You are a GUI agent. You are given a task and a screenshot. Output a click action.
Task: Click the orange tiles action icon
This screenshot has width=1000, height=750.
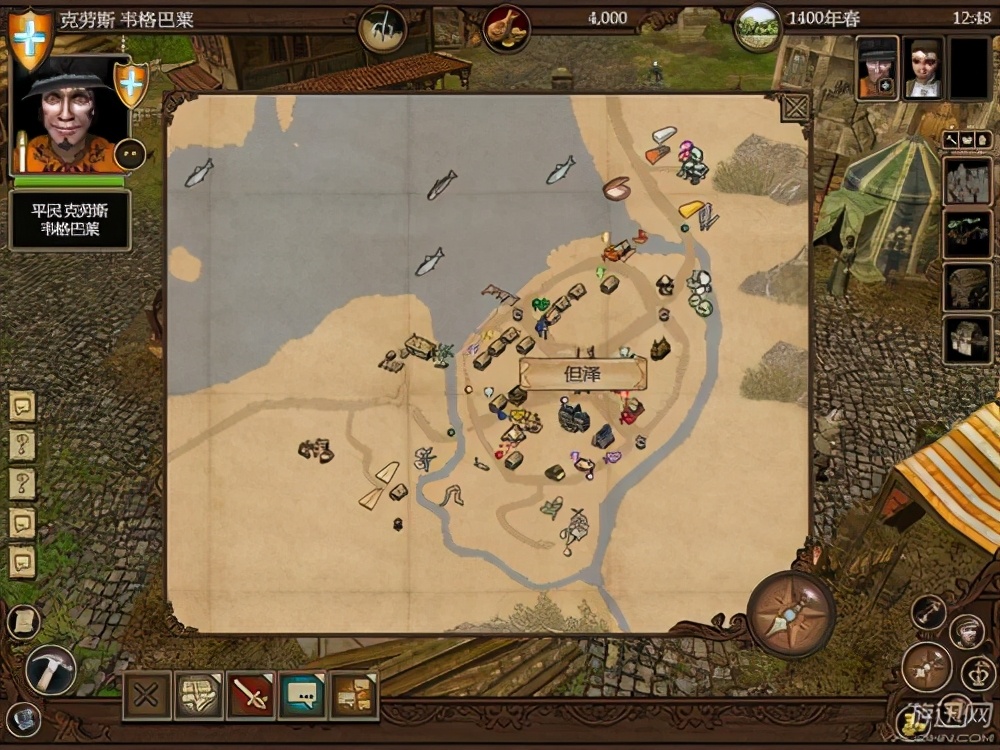[354, 694]
